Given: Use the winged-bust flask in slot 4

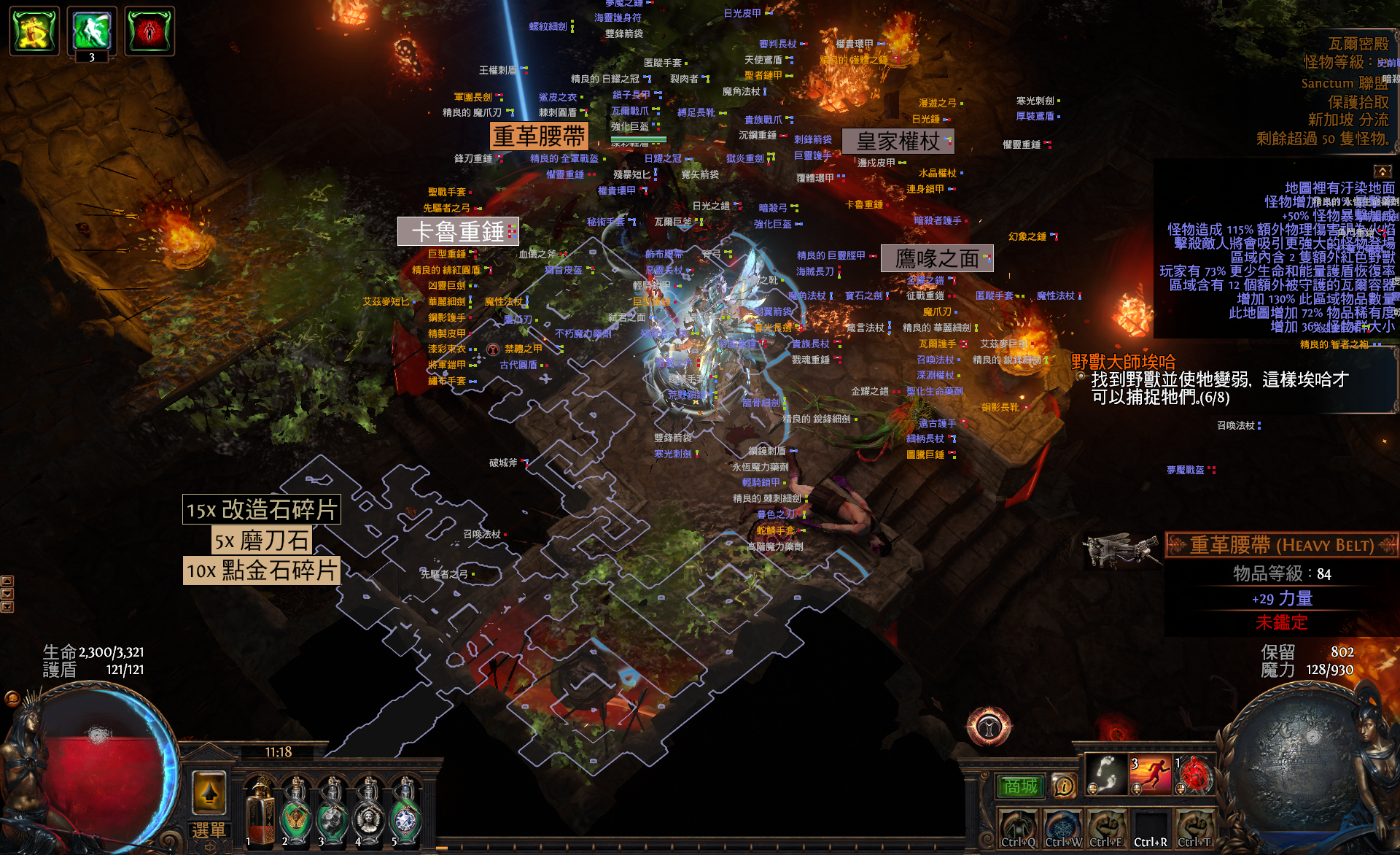Looking at the screenshot, I should (369, 811).
